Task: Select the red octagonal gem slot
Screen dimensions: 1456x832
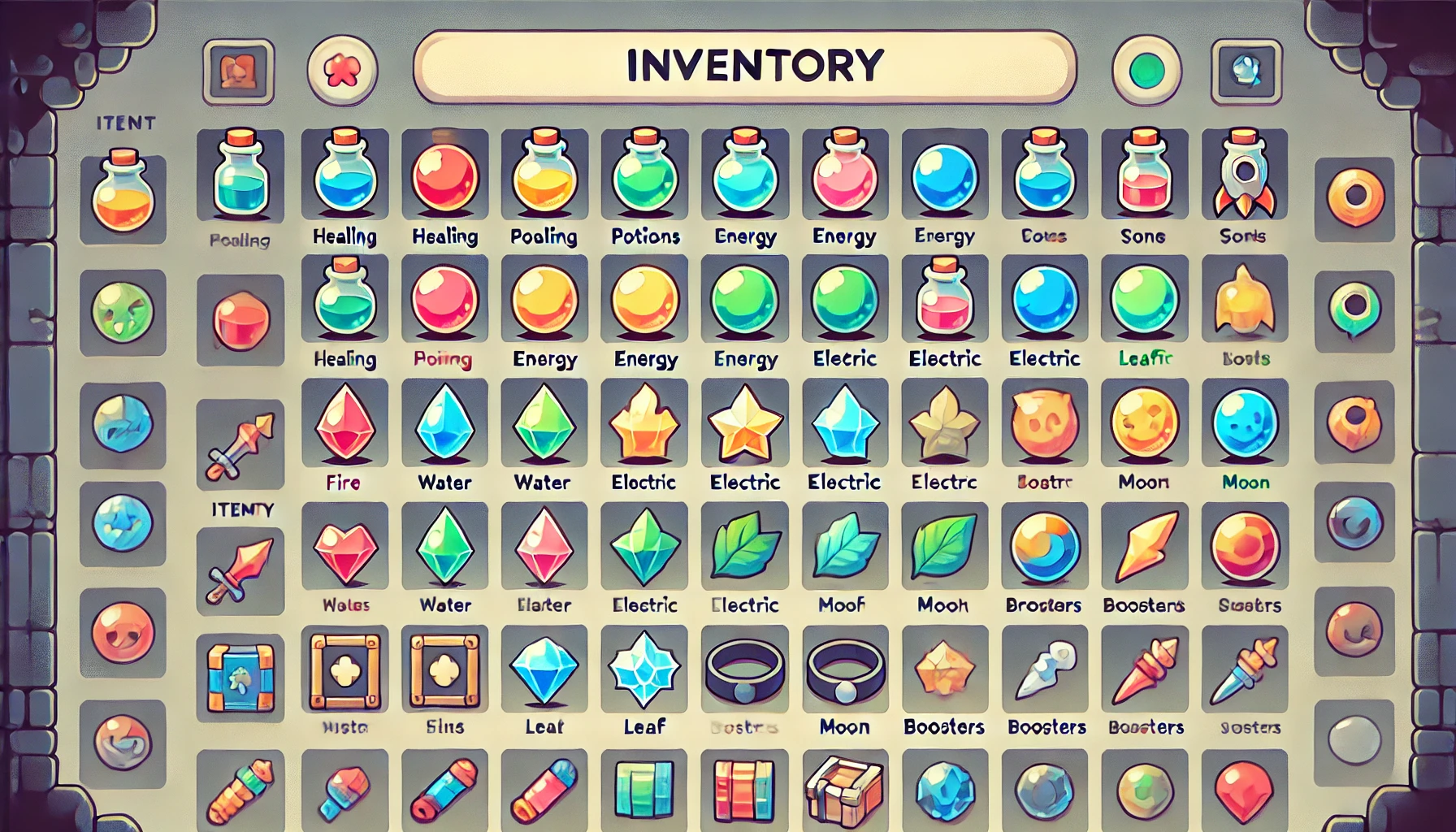Action: (x=240, y=320)
